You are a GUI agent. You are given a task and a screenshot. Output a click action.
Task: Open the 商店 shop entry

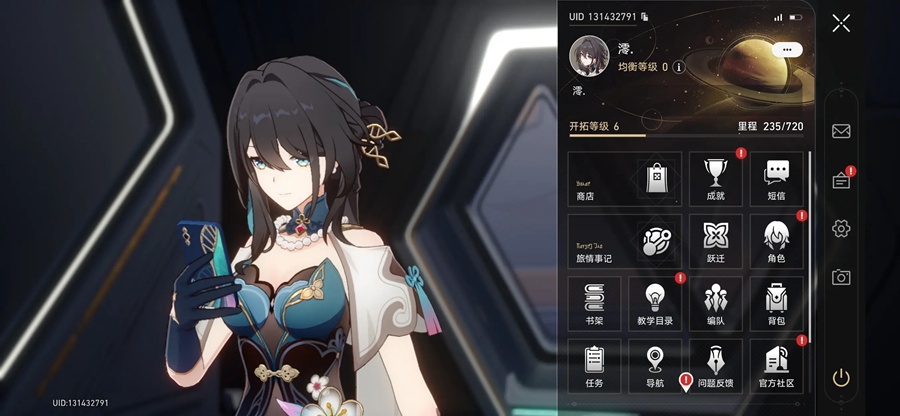(x=625, y=179)
